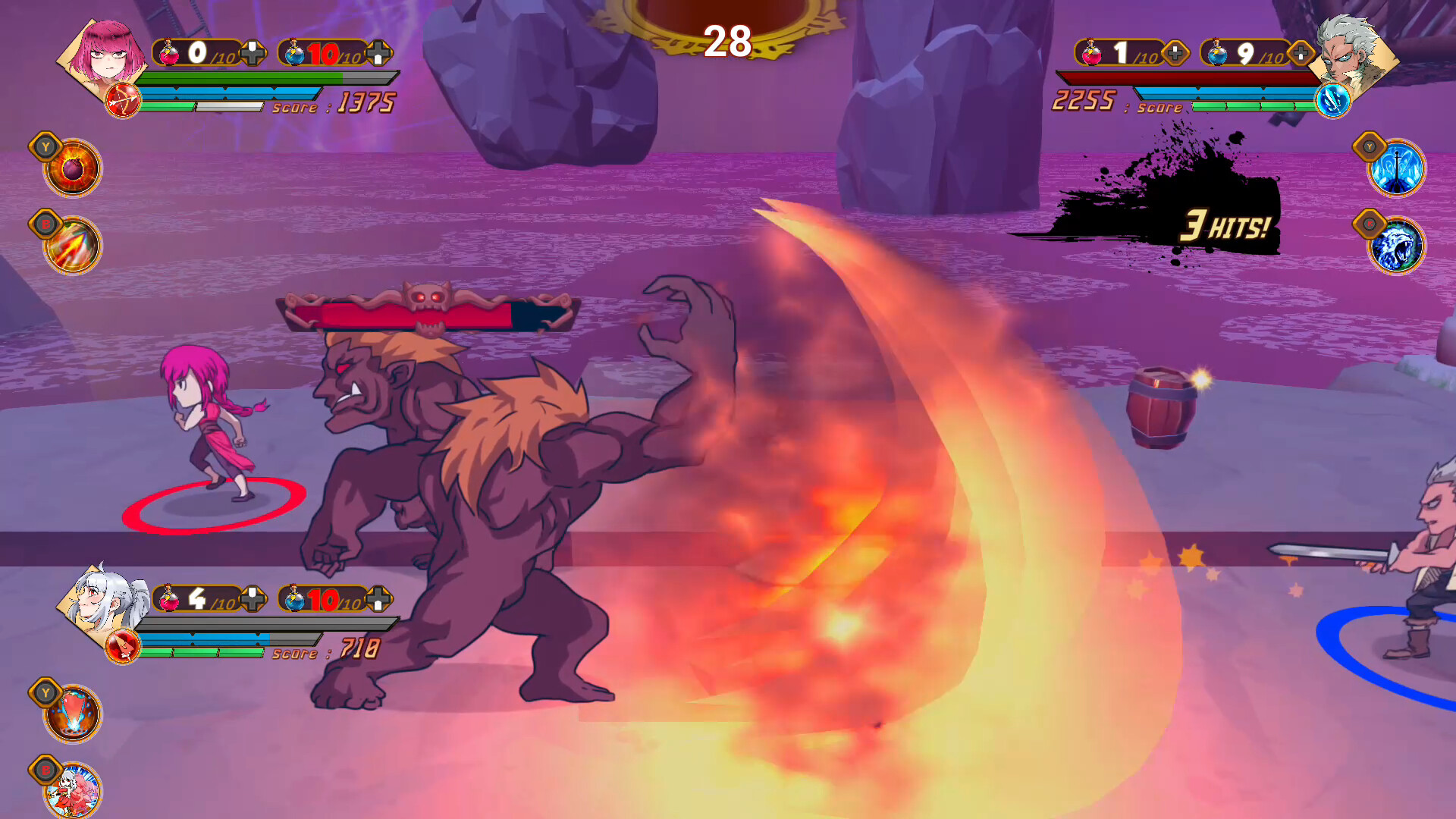Click the red sword emblem on second player's HUD

coord(124,645)
